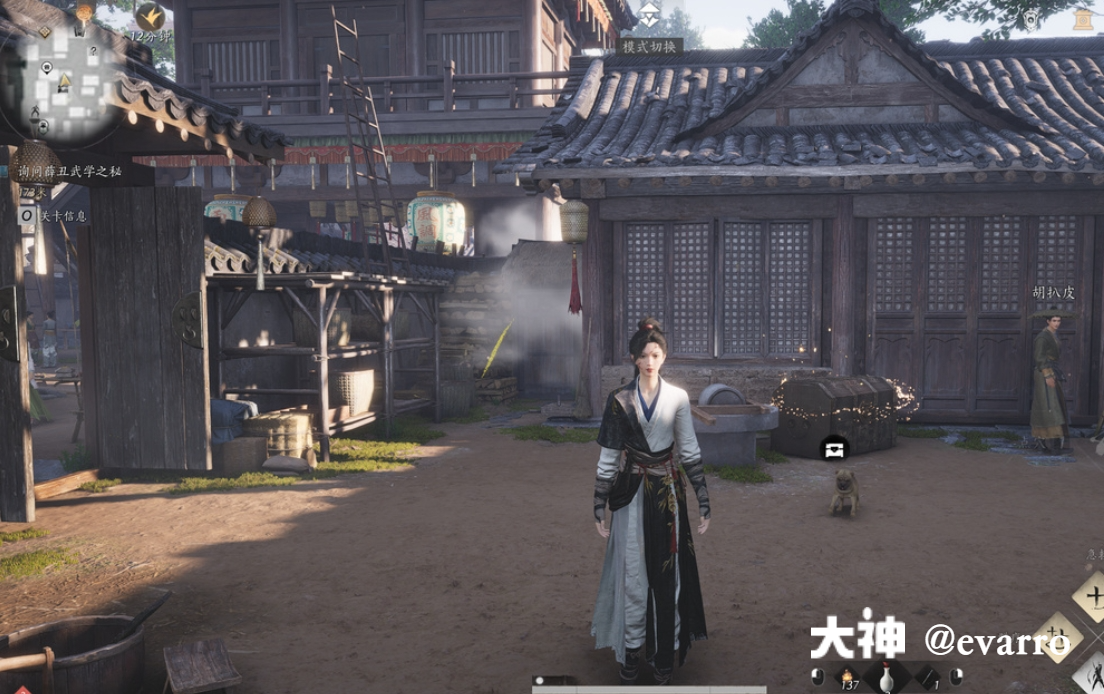Select the flame item slot showing 137

[849, 678]
